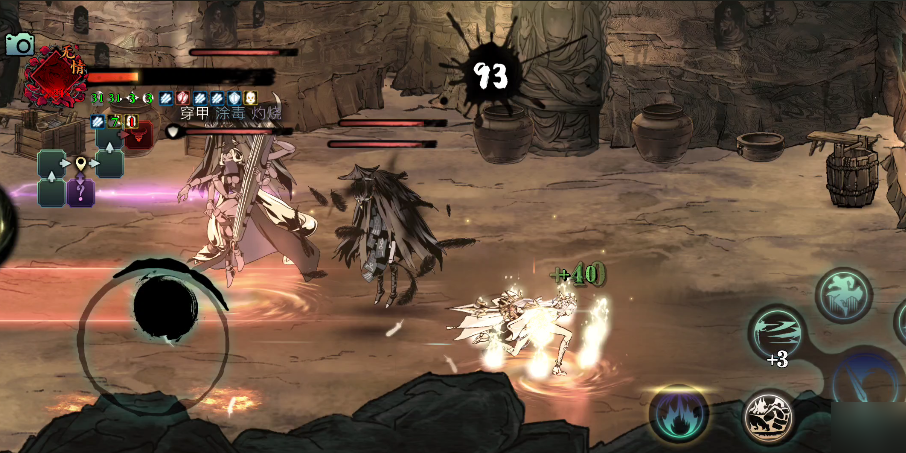Tap the camera screenshot icon
This screenshot has height=453, width=906.
pos(19,44)
